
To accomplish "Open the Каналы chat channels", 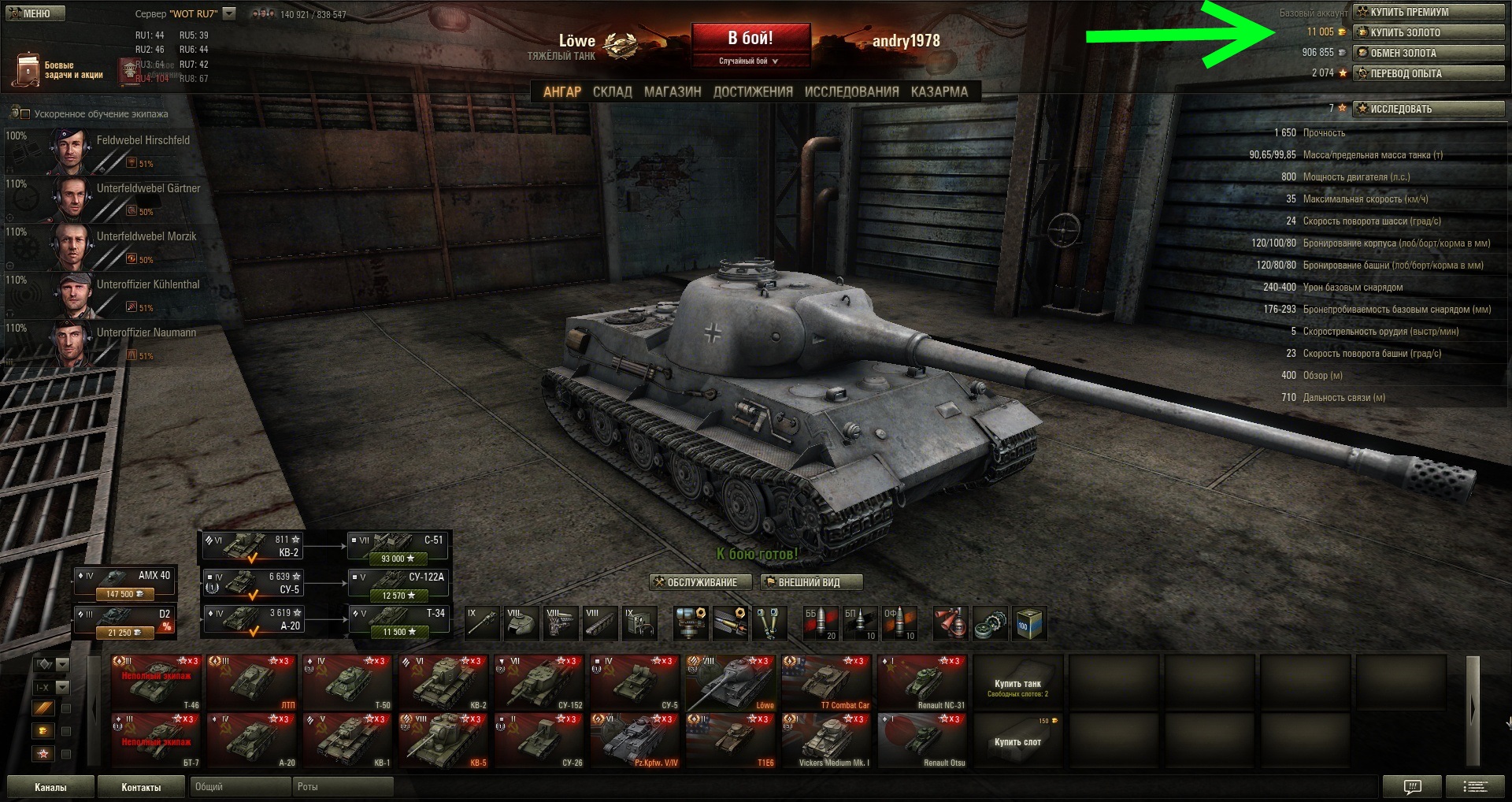I will click(50, 786).
